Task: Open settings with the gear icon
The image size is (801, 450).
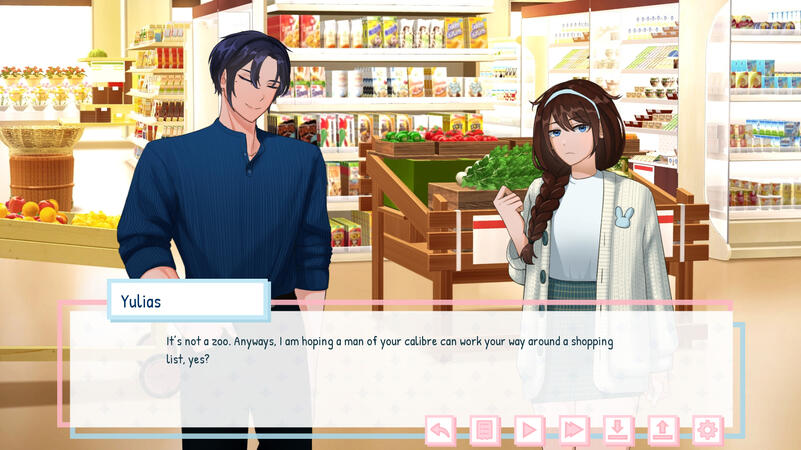Action: coord(707,430)
